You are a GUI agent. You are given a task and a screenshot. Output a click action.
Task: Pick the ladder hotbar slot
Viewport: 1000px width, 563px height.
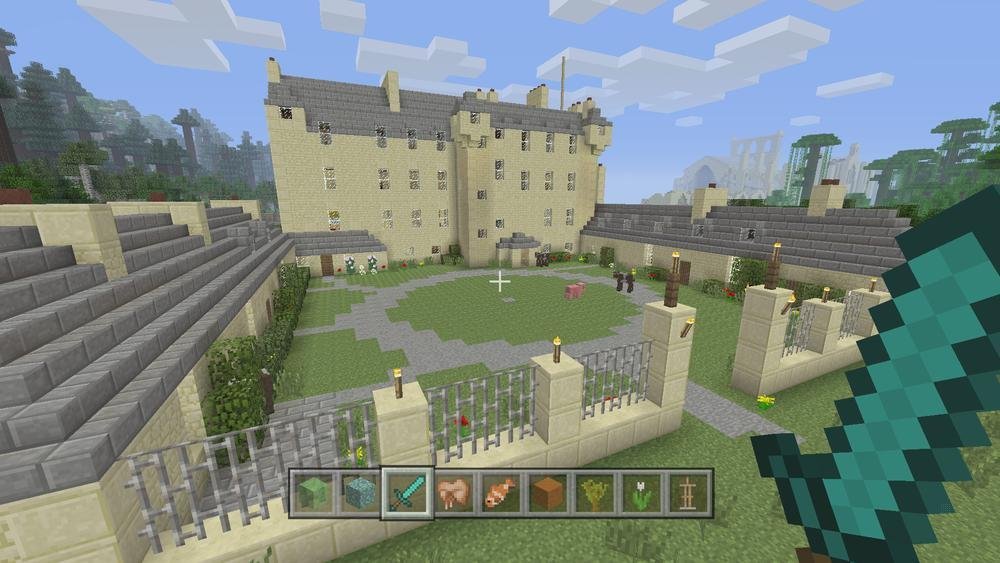[x=687, y=492]
